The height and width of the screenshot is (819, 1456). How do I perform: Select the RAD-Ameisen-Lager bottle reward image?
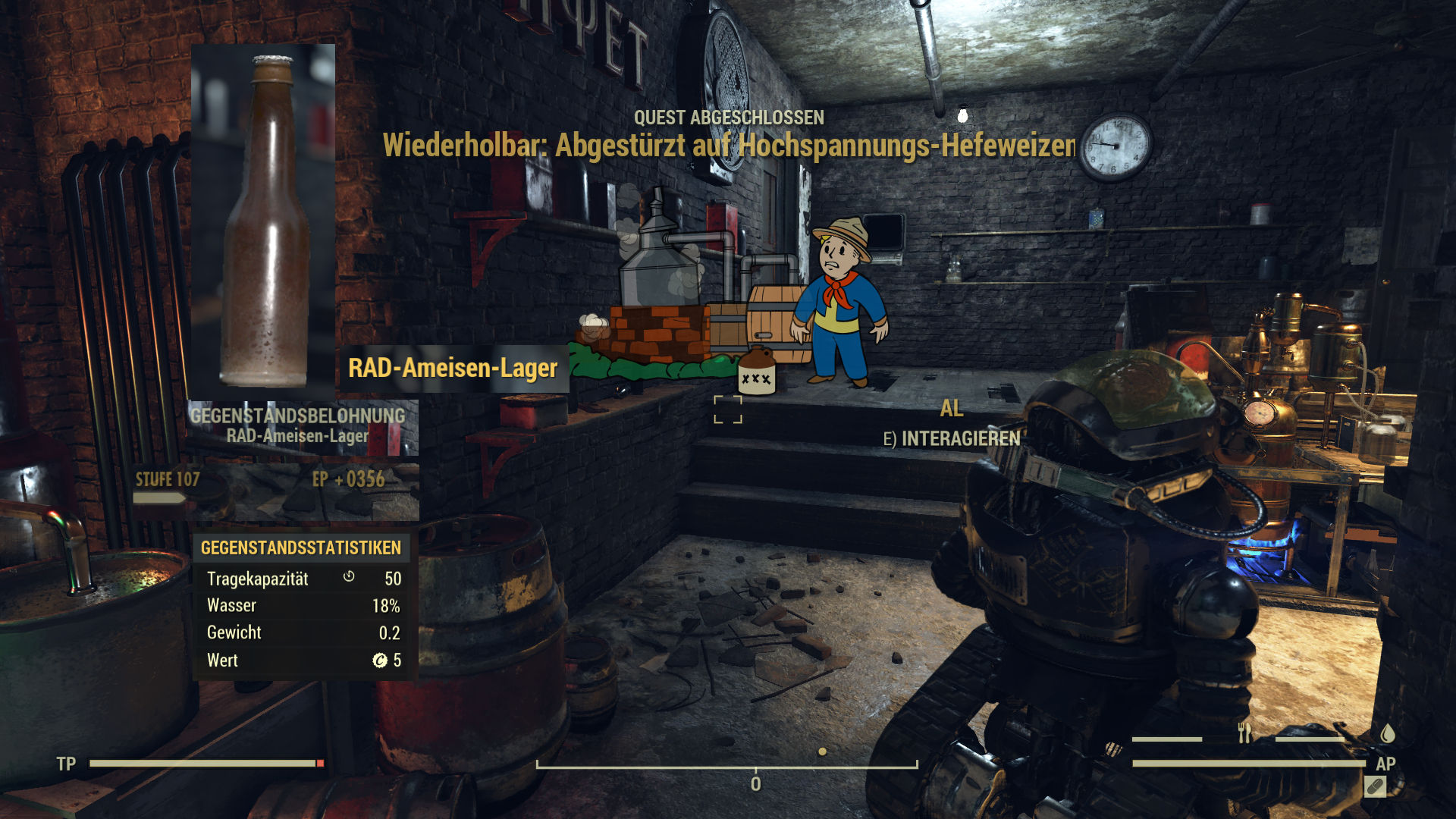263,220
